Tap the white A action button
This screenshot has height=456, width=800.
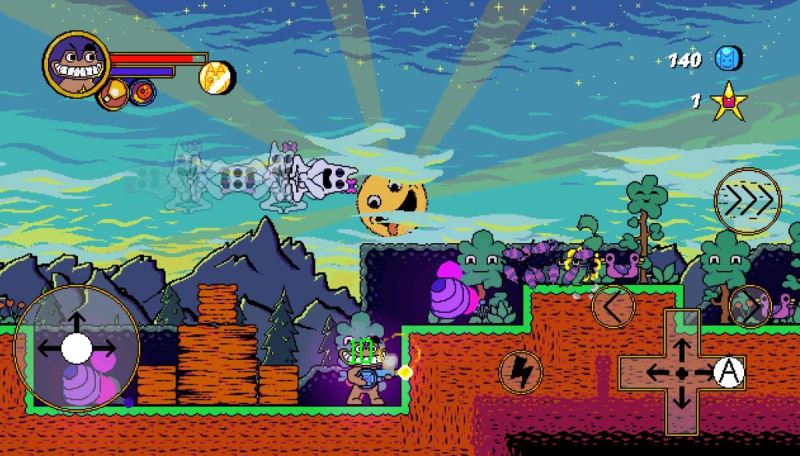tap(731, 372)
